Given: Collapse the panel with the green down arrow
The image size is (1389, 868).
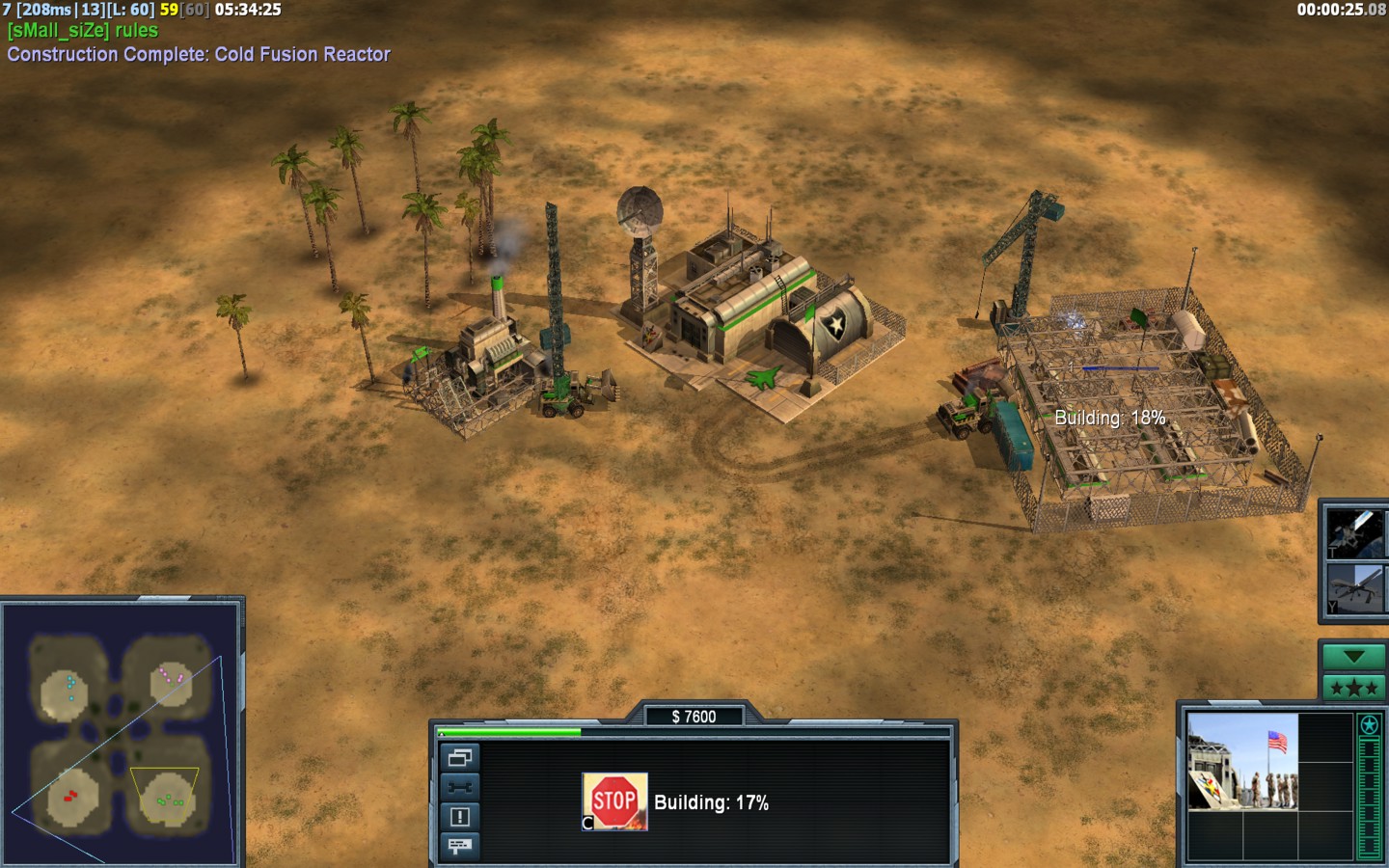Looking at the screenshot, I should (1353, 657).
